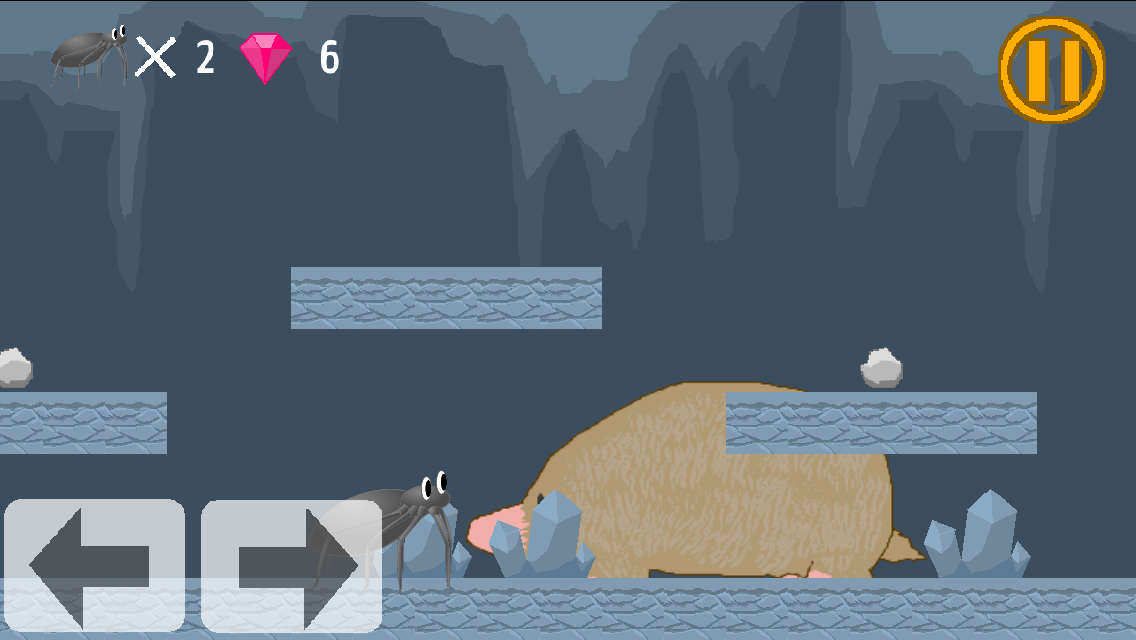The image size is (1136, 640).
Task: Pause the game with the orange button
Action: (1052, 70)
